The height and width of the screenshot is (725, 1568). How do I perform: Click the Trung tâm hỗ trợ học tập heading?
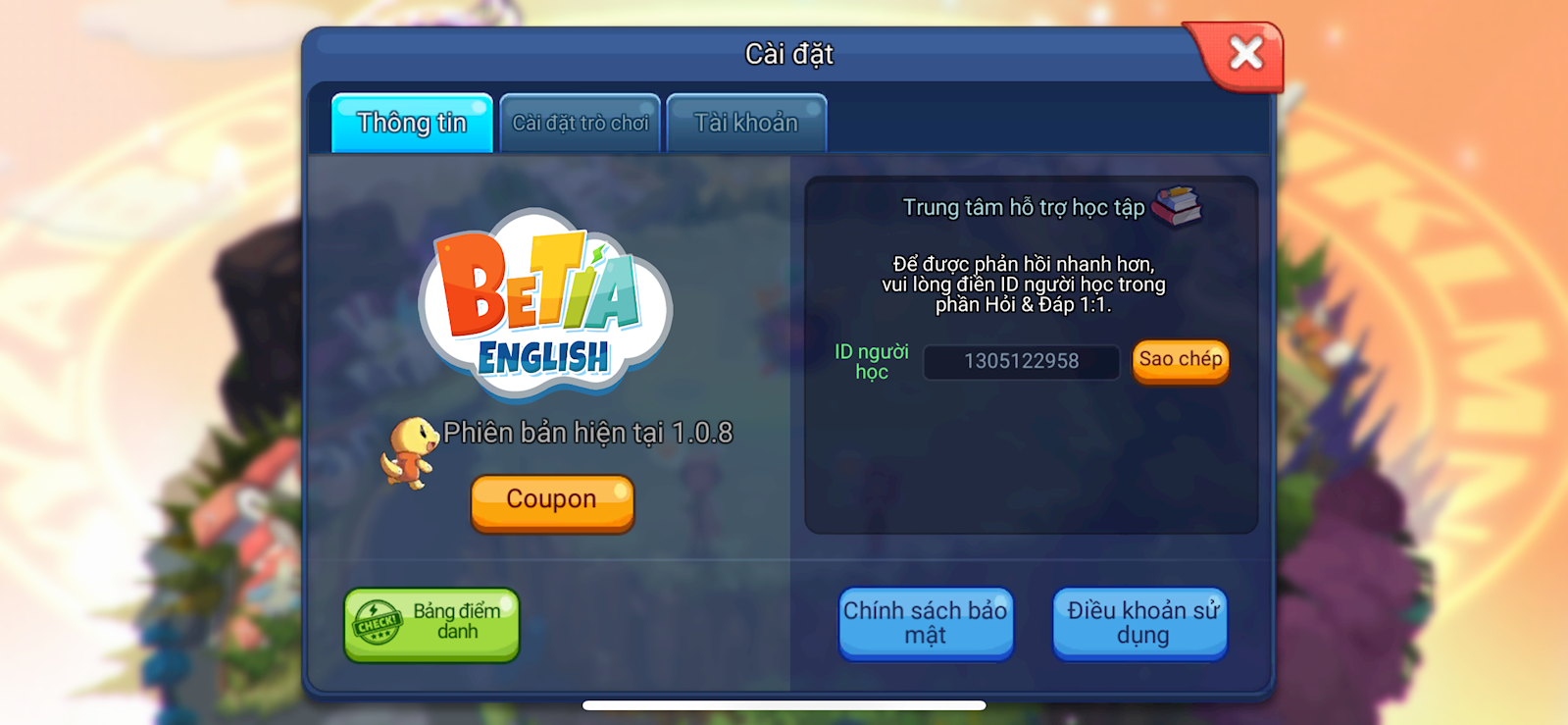point(1026,208)
